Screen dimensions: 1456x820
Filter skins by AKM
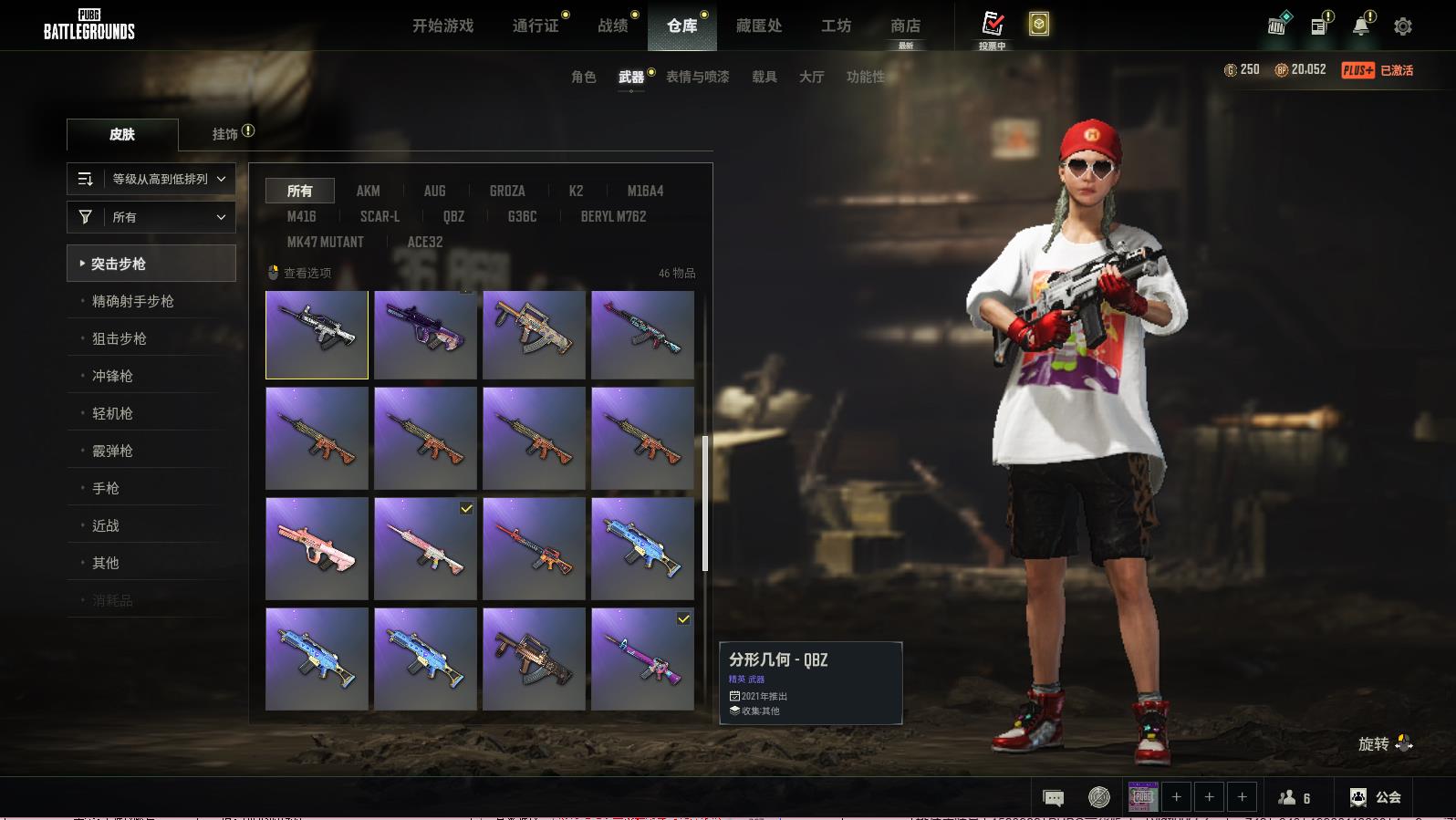coord(368,191)
